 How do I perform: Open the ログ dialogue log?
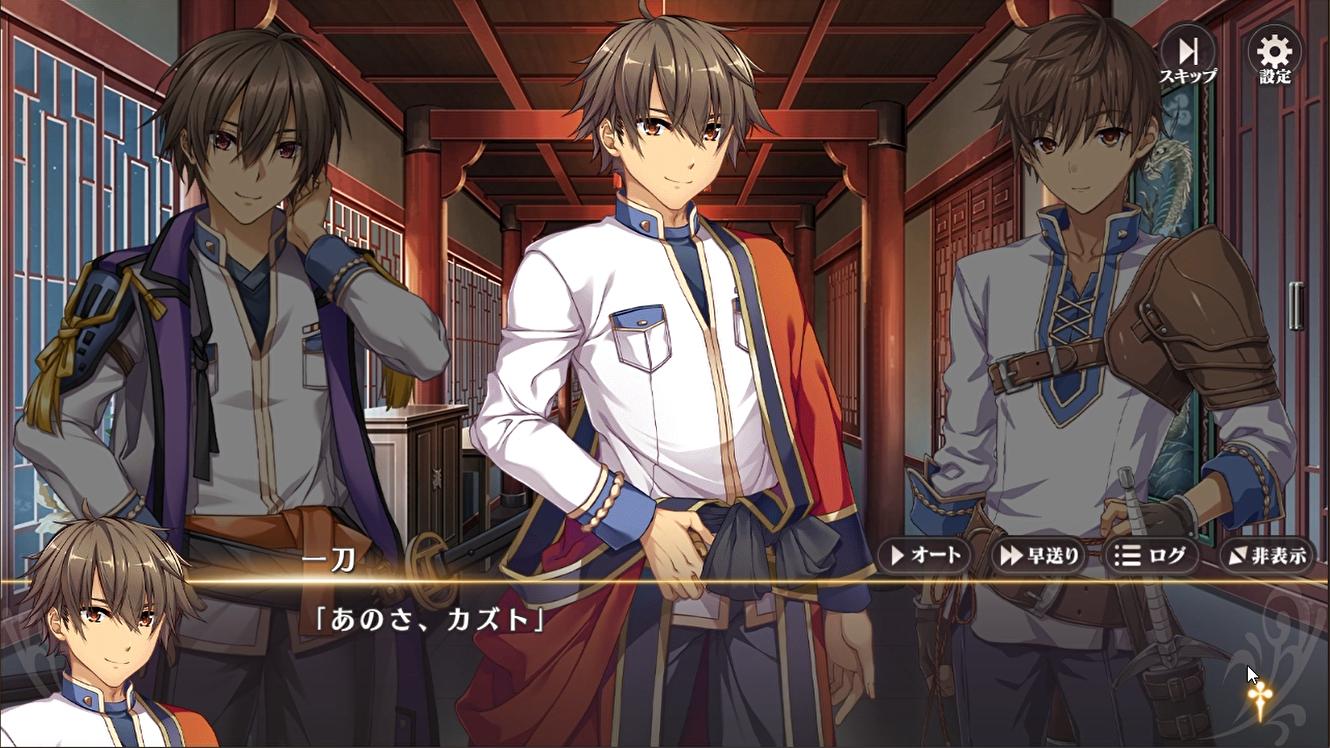tap(1150, 555)
